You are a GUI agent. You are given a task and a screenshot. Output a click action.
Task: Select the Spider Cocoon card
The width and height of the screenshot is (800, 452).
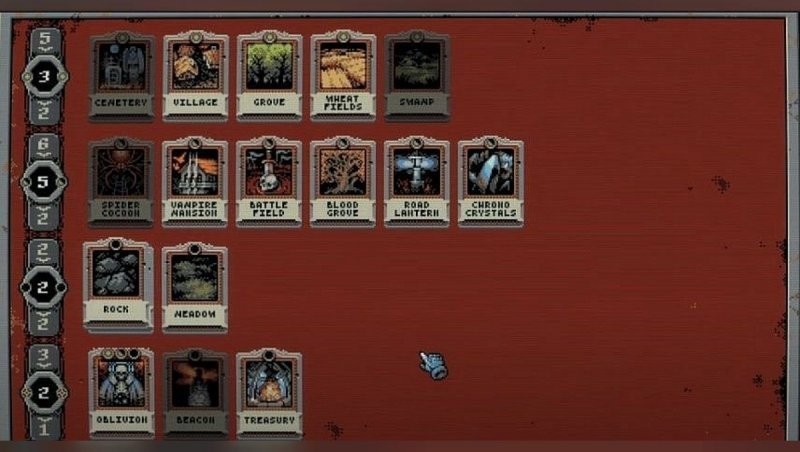pyautogui.click(x=122, y=181)
